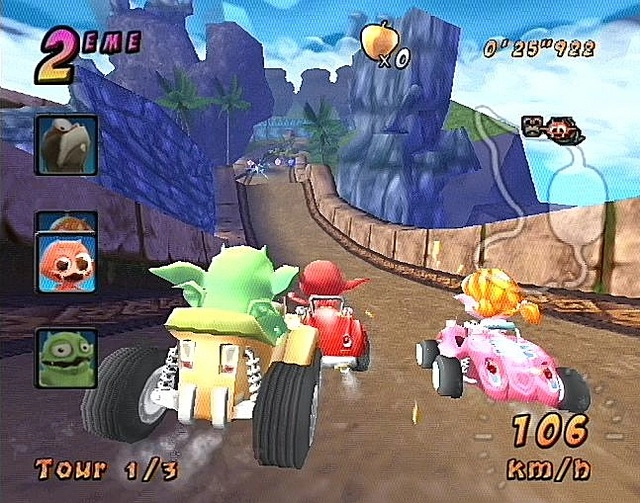The height and width of the screenshot is (503, 640).
Task: Choose the green alien racer portrait
Action: click(x=67, y=358)
